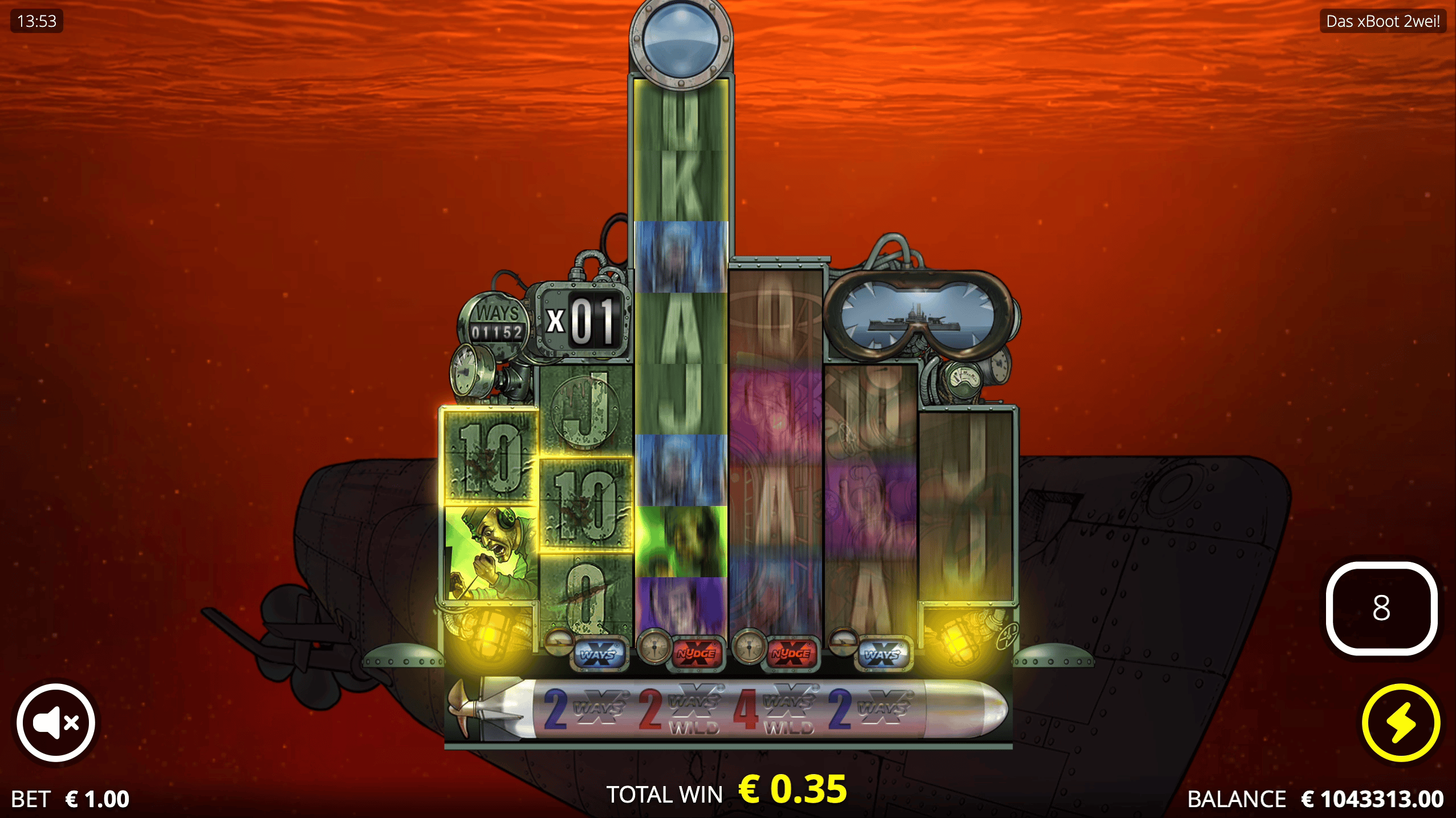Click the 13:53 clock display
This screenshot has height=818, width=1456.
(36, 22)
